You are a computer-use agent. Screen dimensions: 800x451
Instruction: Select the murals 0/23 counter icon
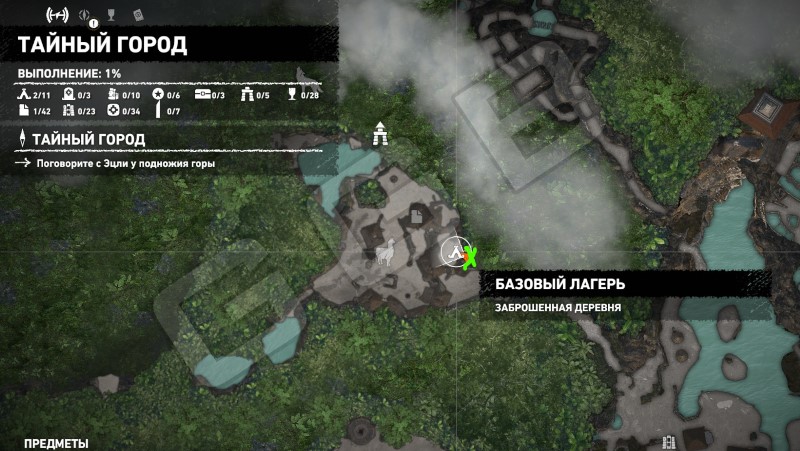[x=68, y=110]
